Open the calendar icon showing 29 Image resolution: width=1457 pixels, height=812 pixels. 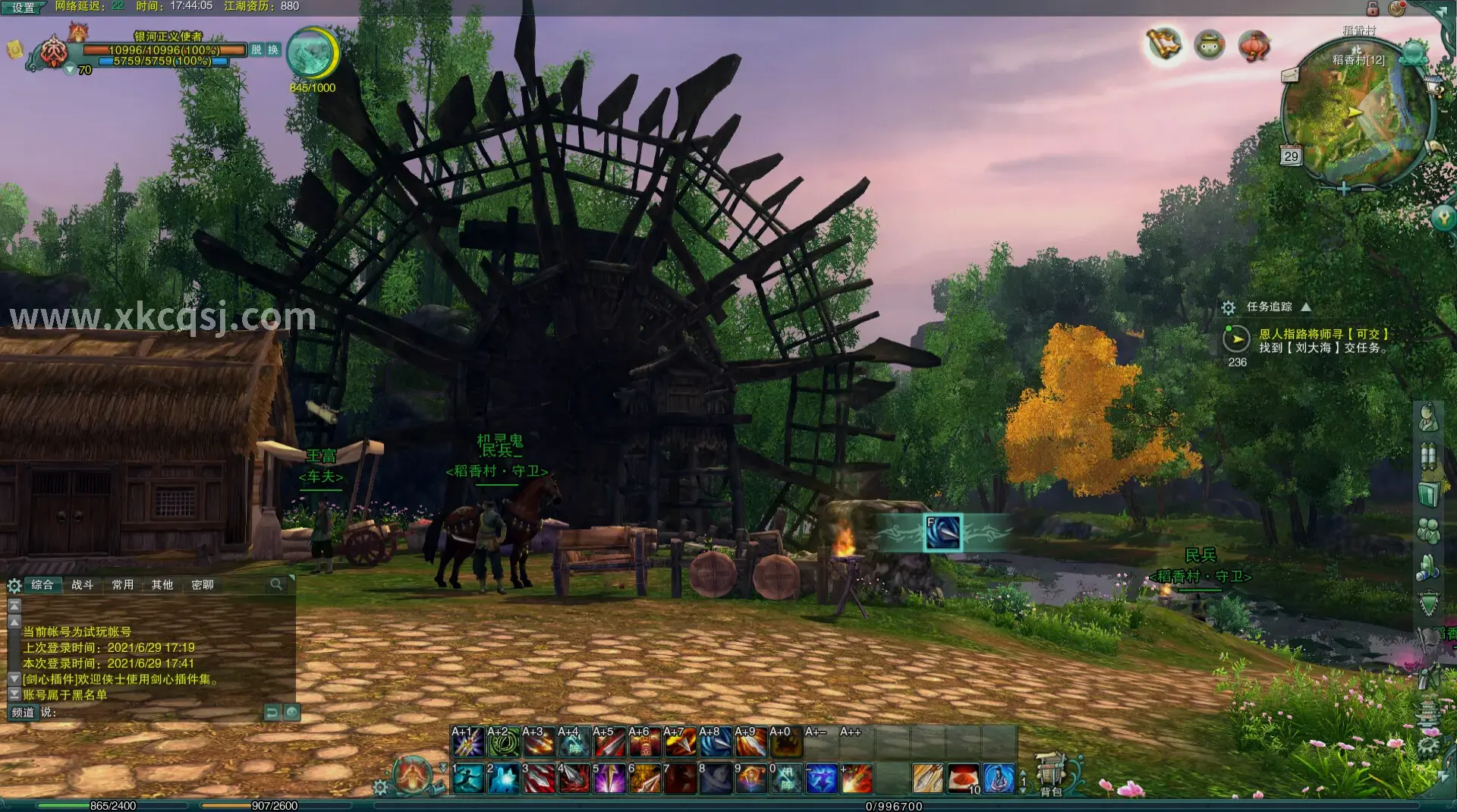coord(1291,156)
